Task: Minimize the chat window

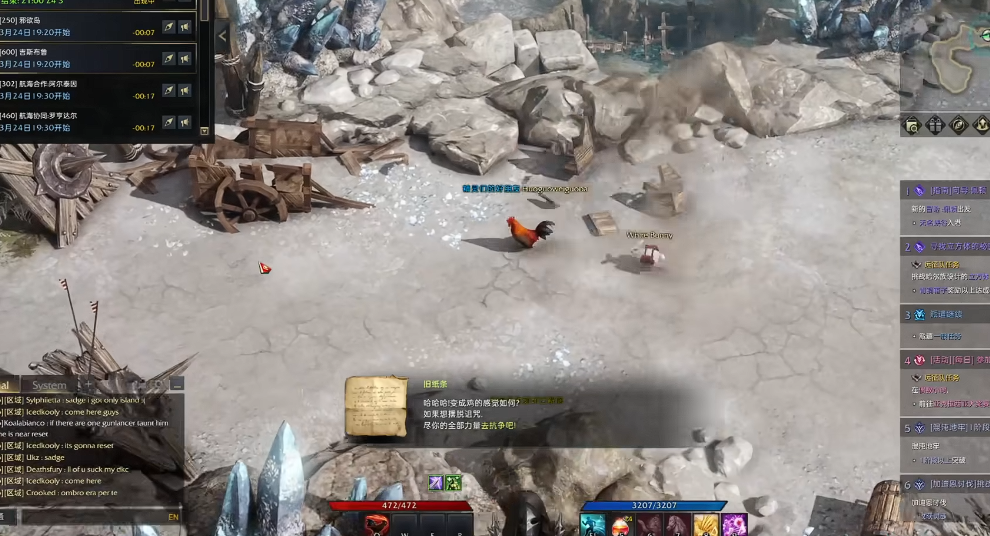Action: pyautogui.click(x=177, y=385)
